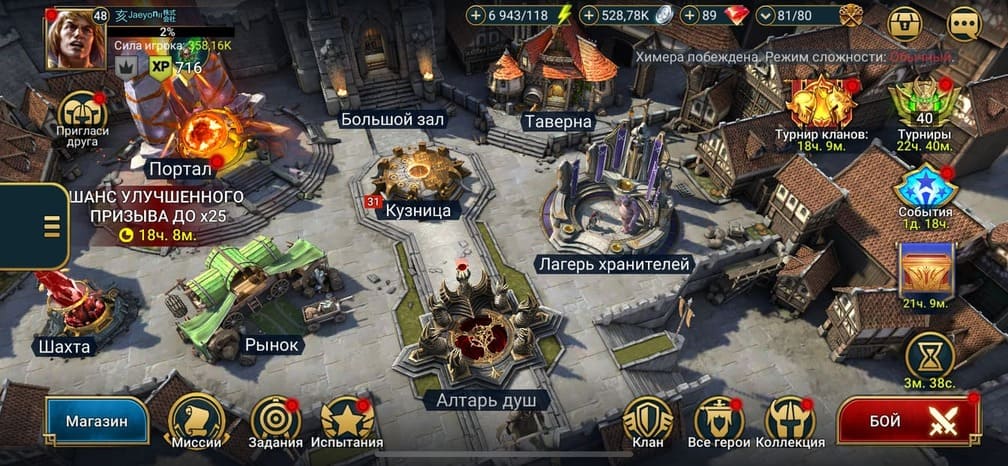Open the Коллекция helmet icon

pos(790,418)
